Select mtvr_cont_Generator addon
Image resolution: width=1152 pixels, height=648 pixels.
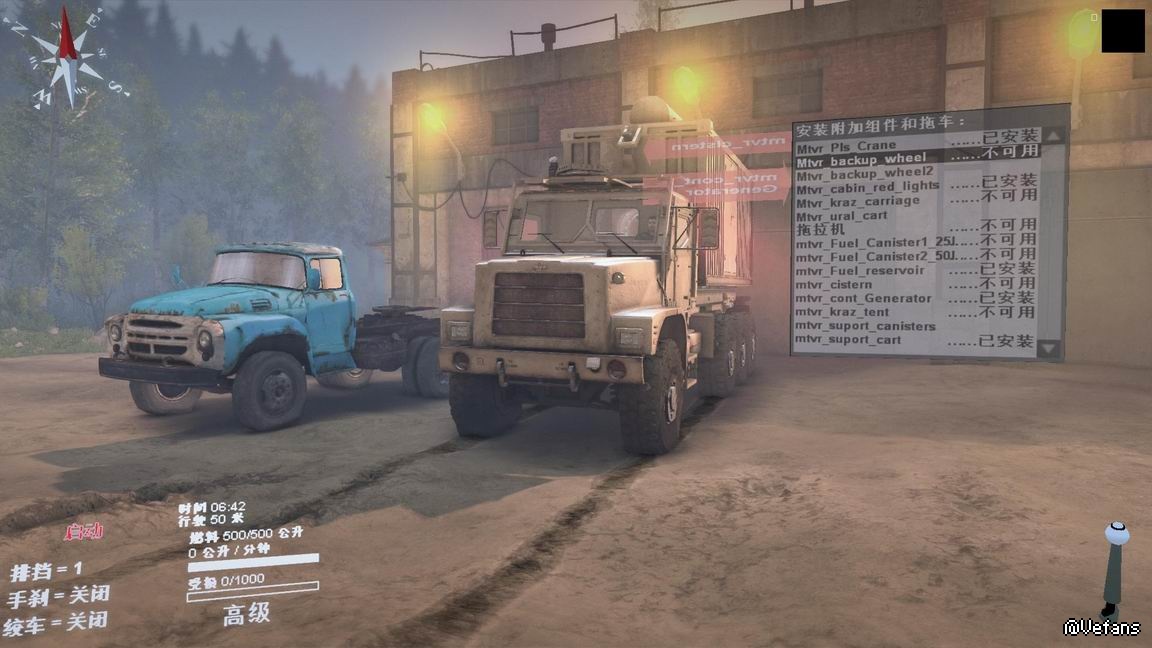pos(915,298)
